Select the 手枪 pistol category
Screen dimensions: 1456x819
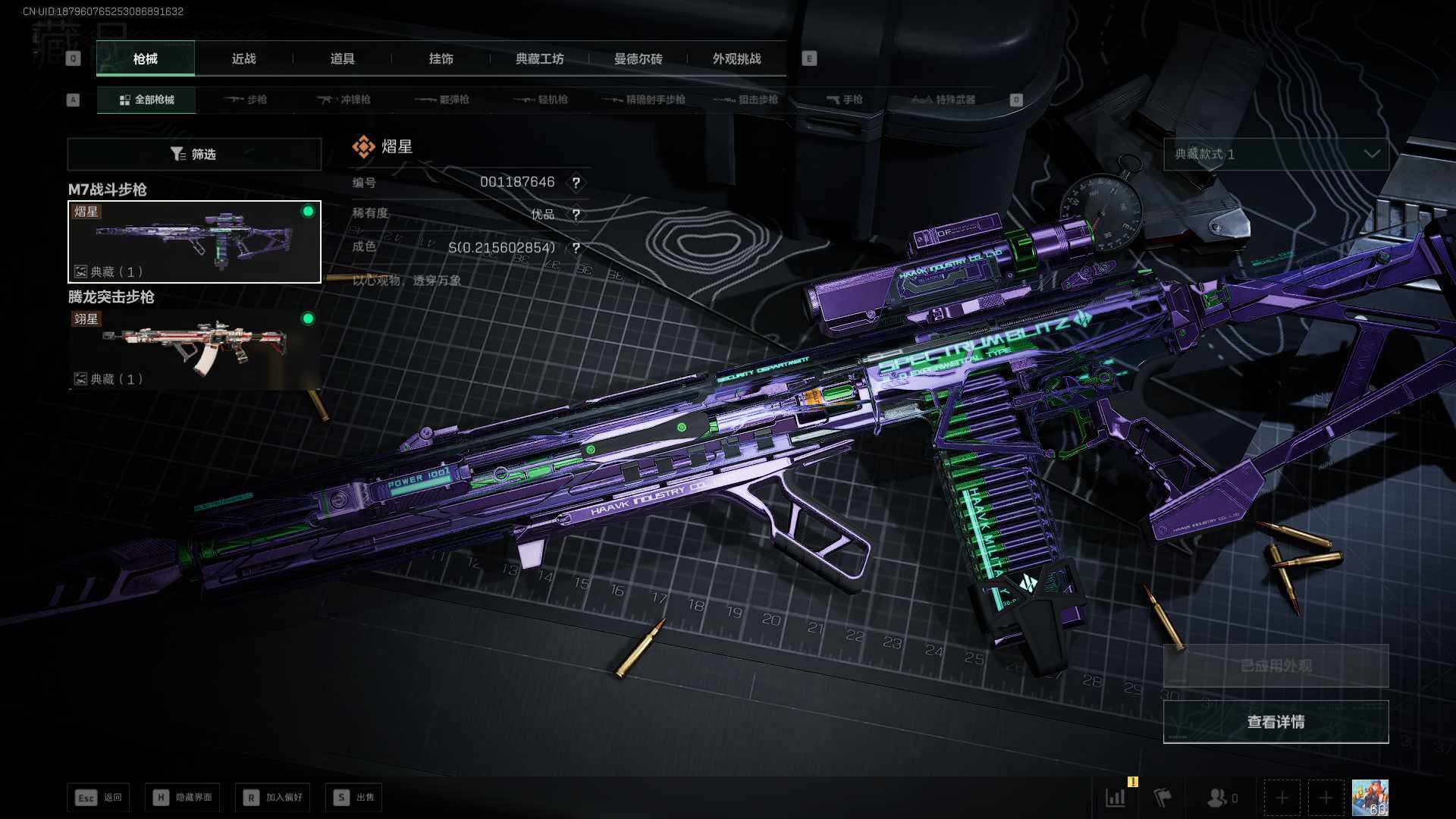point(844,99)
